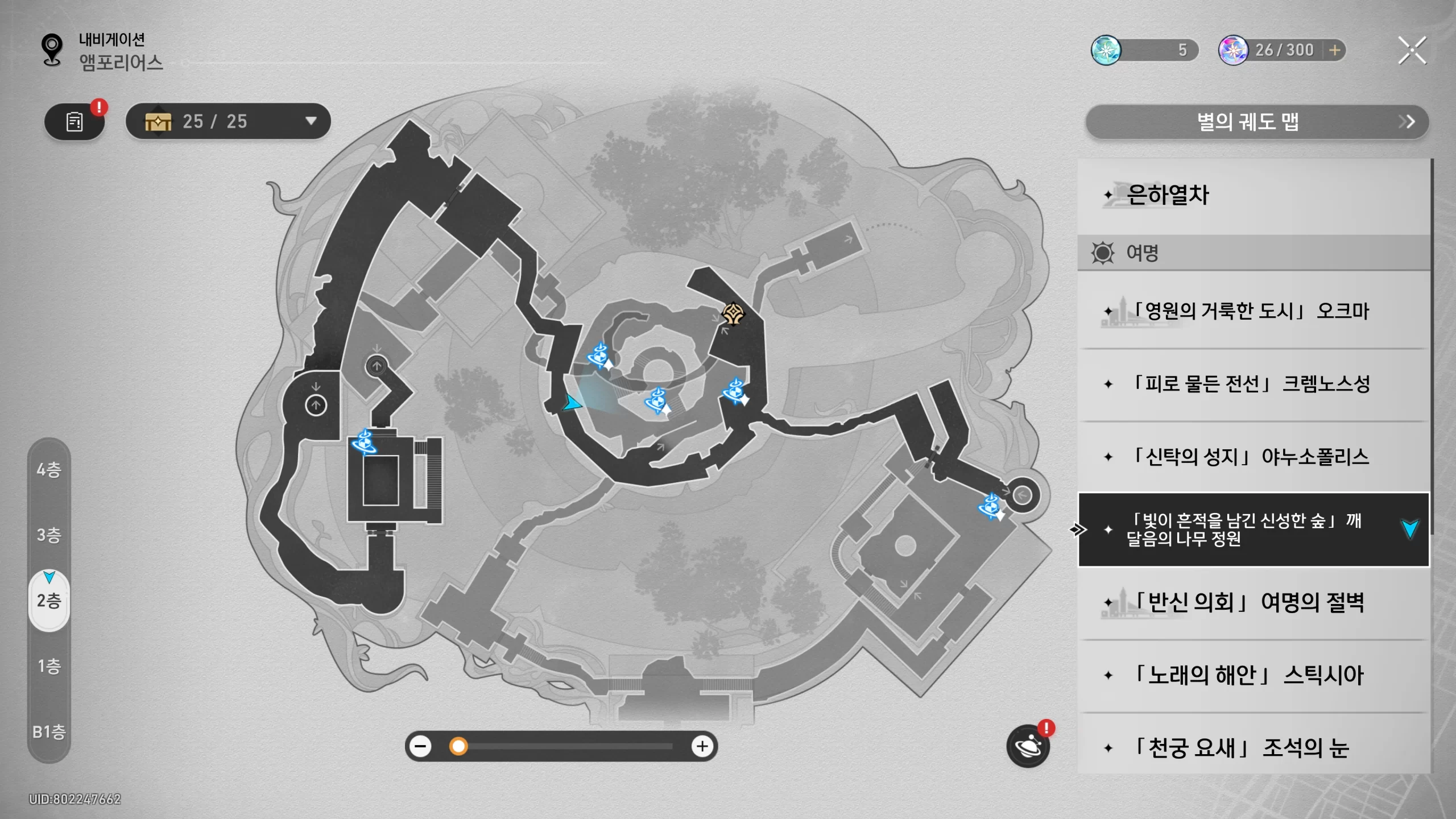
Task: Switch to floor 1층
Action: (49, 666)
